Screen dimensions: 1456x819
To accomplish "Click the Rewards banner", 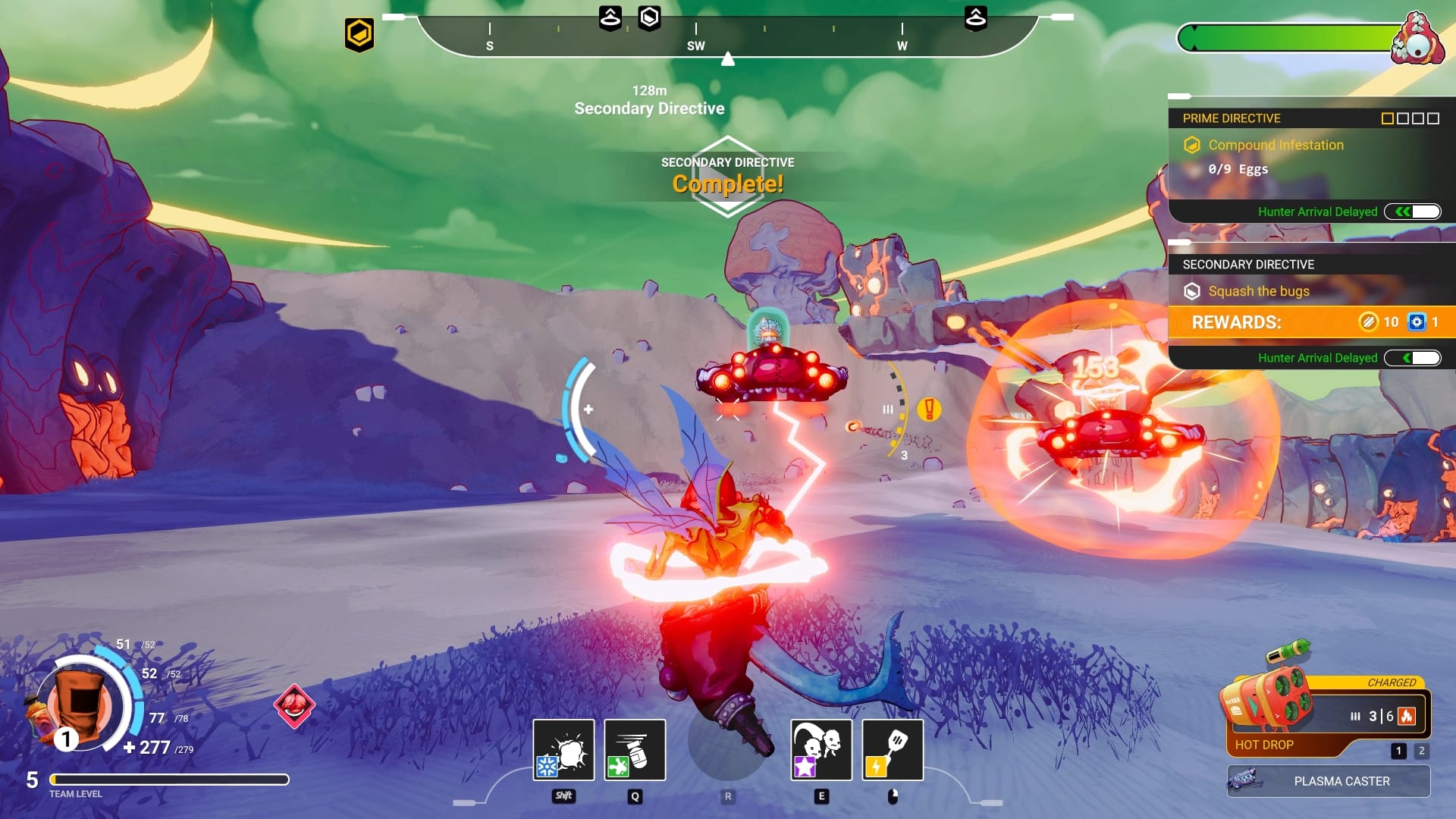I will pos(1310,322).
